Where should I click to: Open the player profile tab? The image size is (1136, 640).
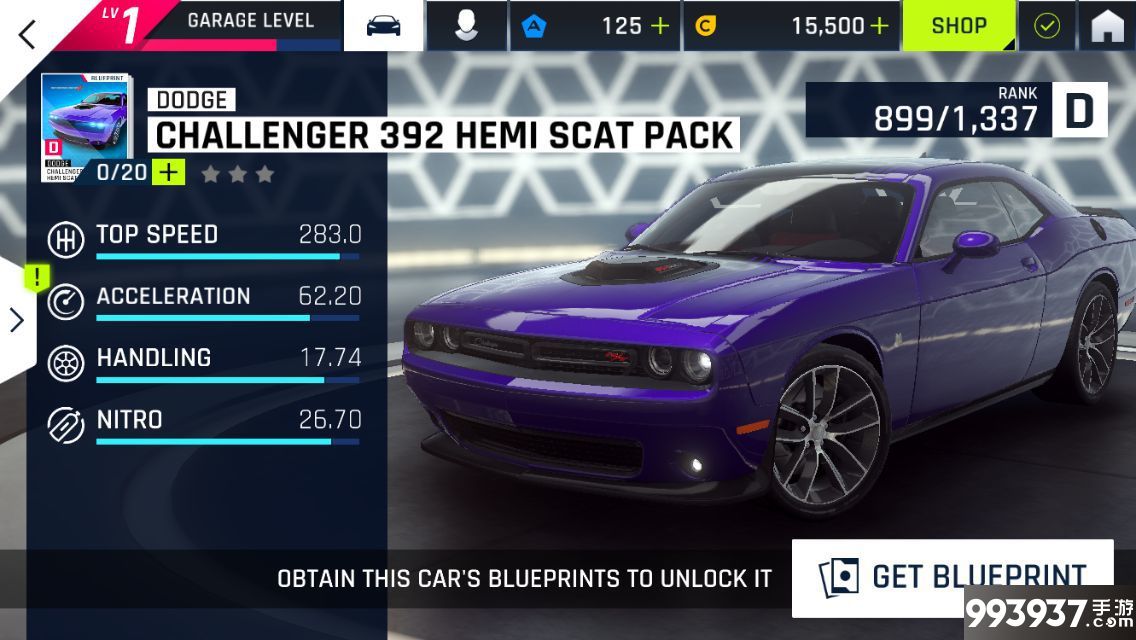click(x=466, y=26)
